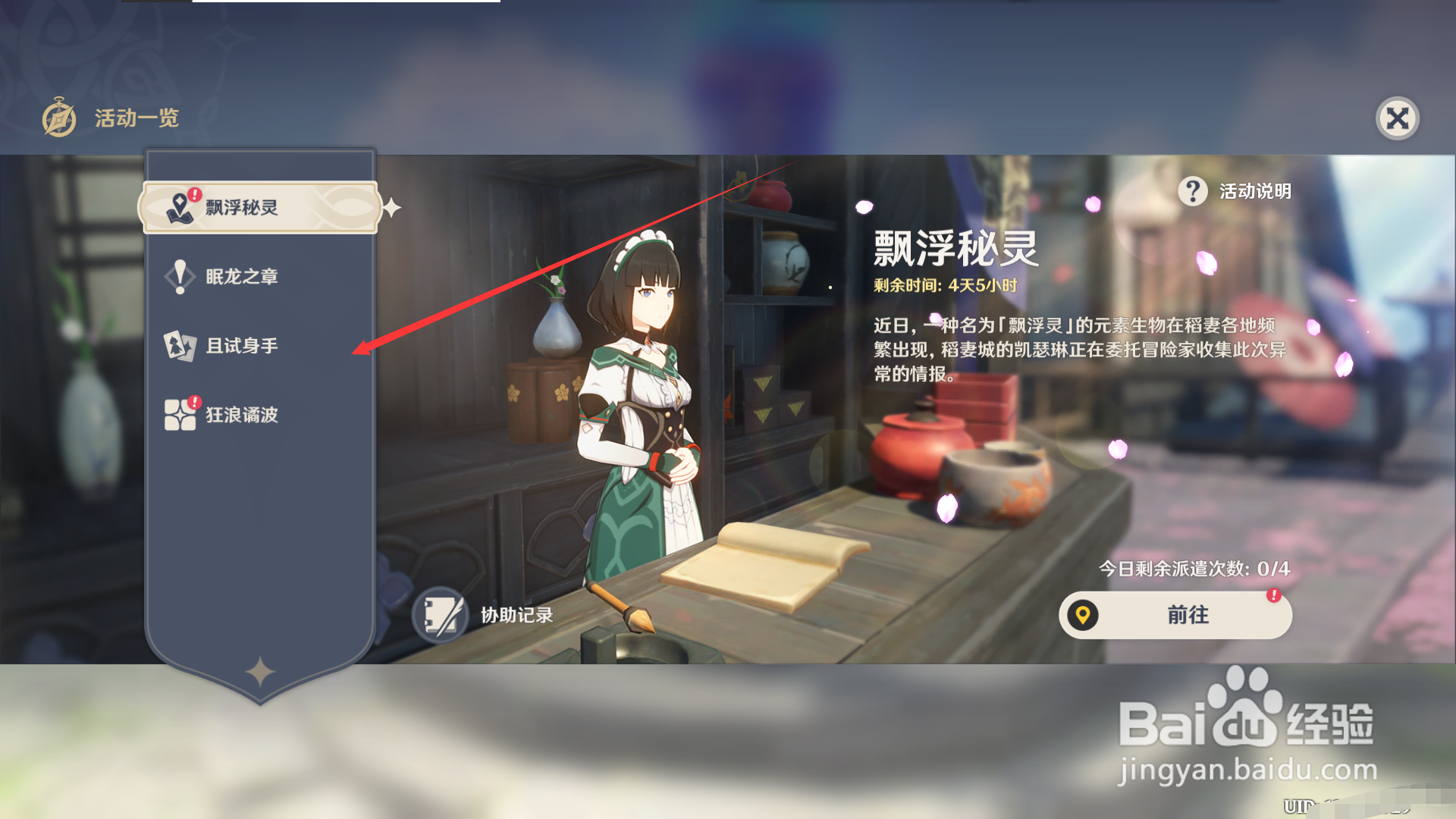Click the map pin icon beside 飘浮秘灵
The height and width of the screenshot is (819, 1456).
click(180, 206)
